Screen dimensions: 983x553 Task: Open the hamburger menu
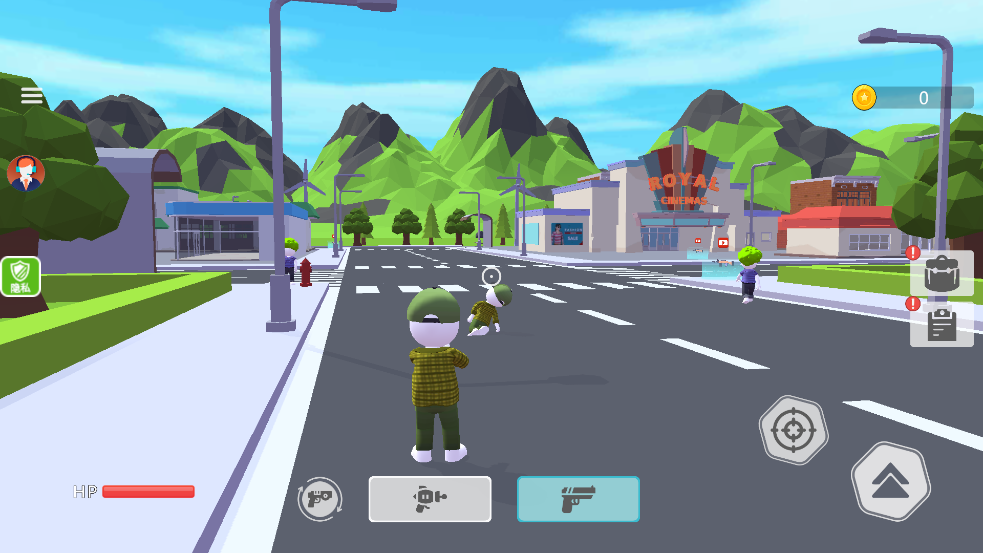pyautogui.click(x=32, y=96)
